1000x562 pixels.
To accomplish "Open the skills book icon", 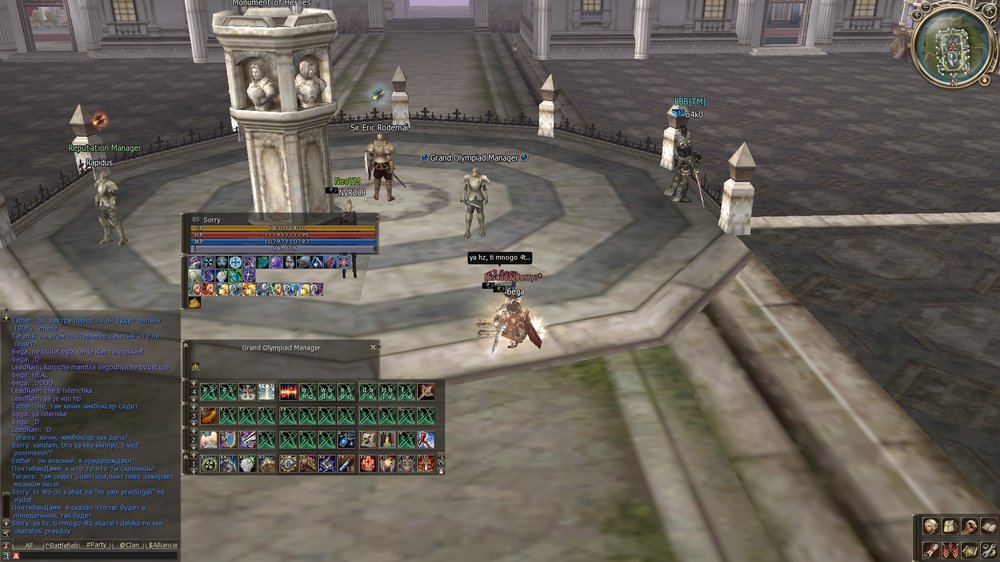I will click(x=988, y=526).
